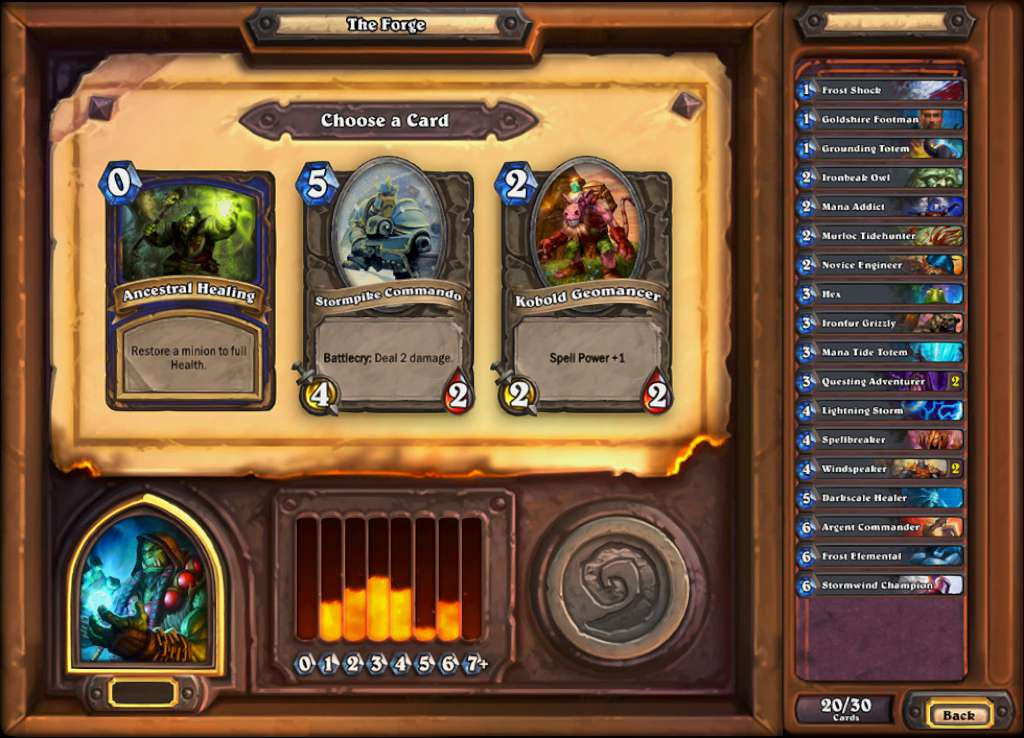The height and width of the screenshot is (738, 1024).
Task: Select Lightning Storm from the deck list
Action: 880,410
